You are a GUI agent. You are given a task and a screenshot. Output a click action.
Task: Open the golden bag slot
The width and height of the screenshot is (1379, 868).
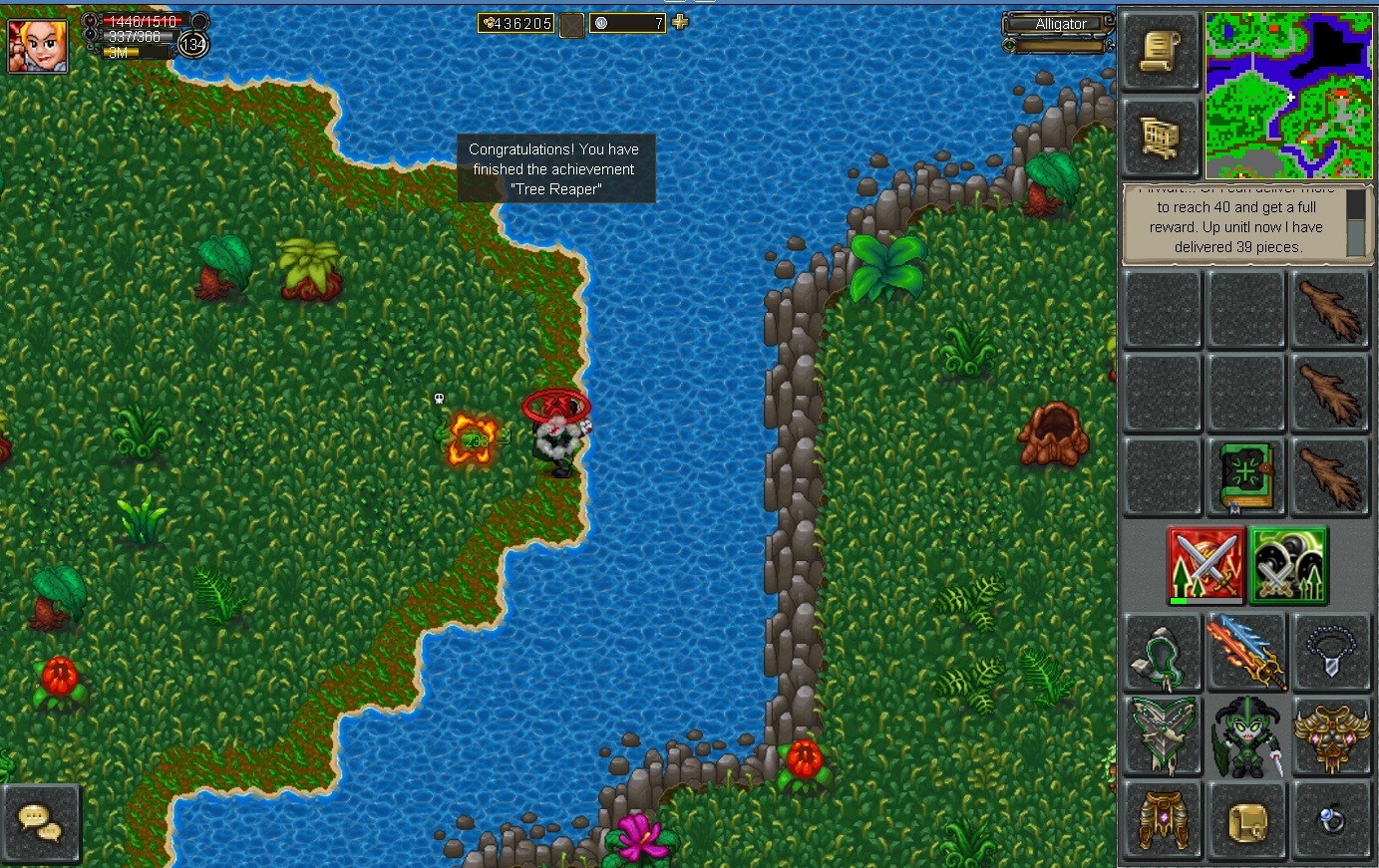pyautogui.click(x=1246, y=820)
